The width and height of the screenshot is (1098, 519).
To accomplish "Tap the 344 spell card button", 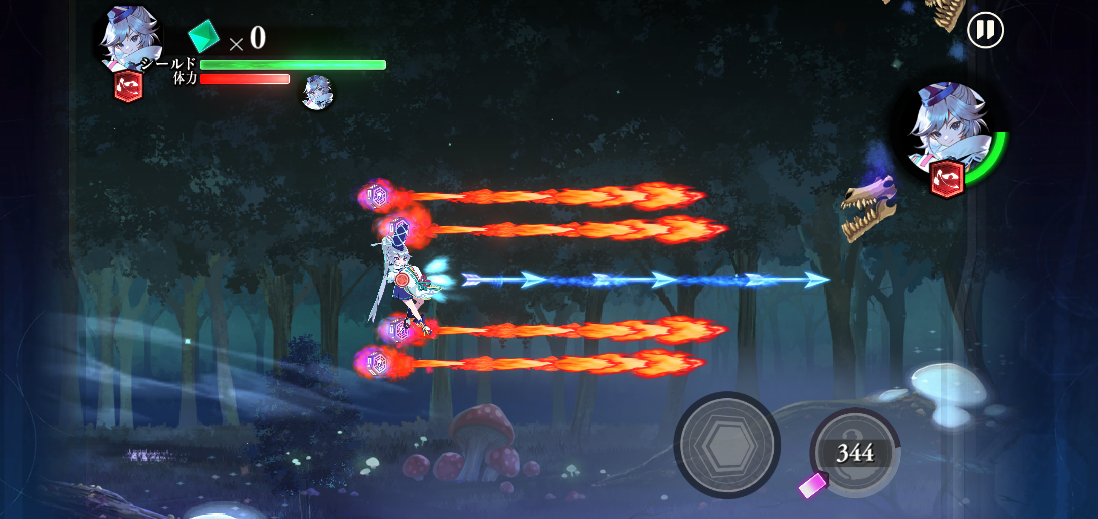I will pos(855,453).
